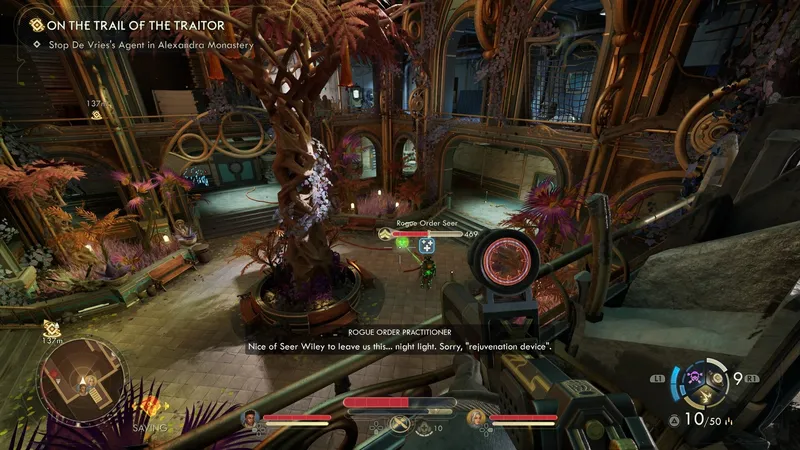Click the blonde companion portrait

[x=474, y=417]
